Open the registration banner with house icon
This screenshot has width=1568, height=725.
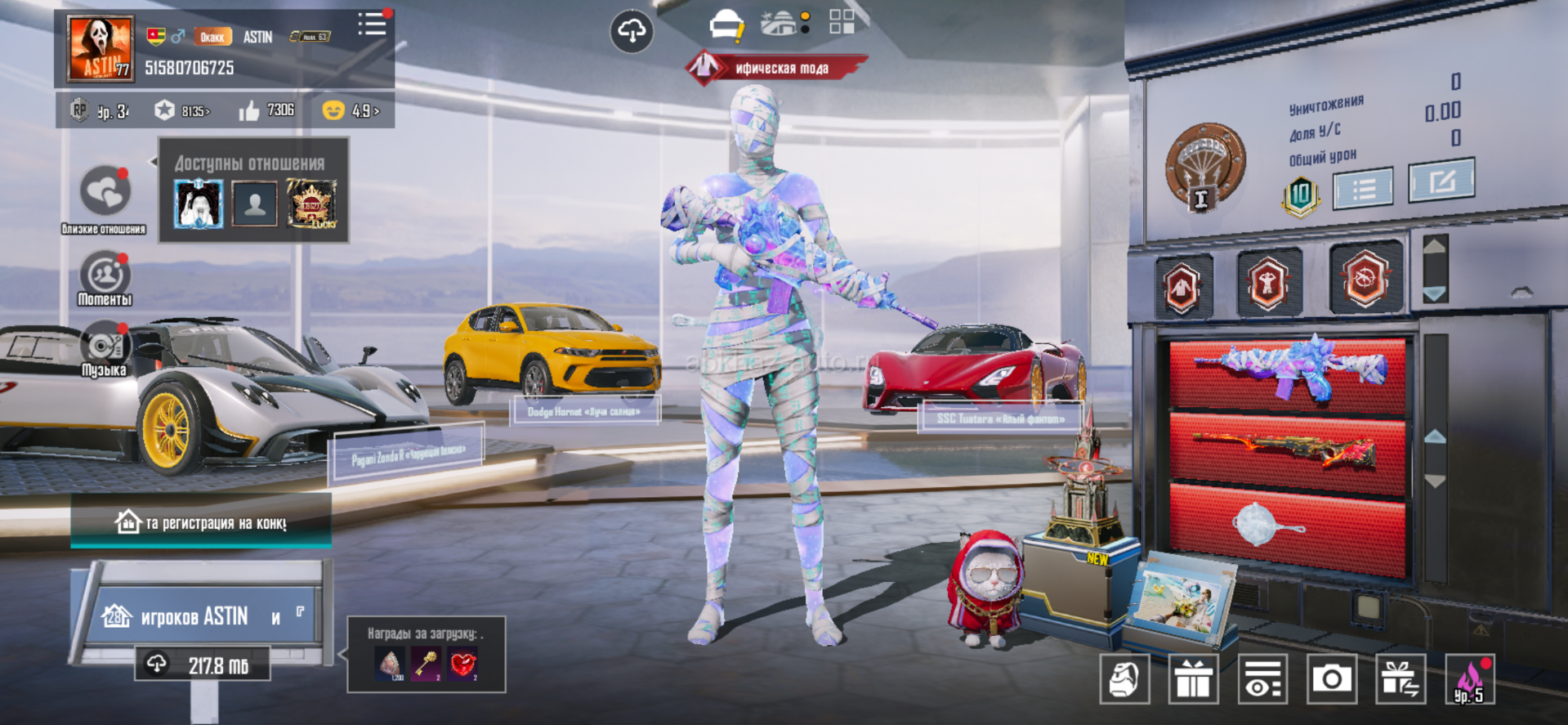[201, 522]
